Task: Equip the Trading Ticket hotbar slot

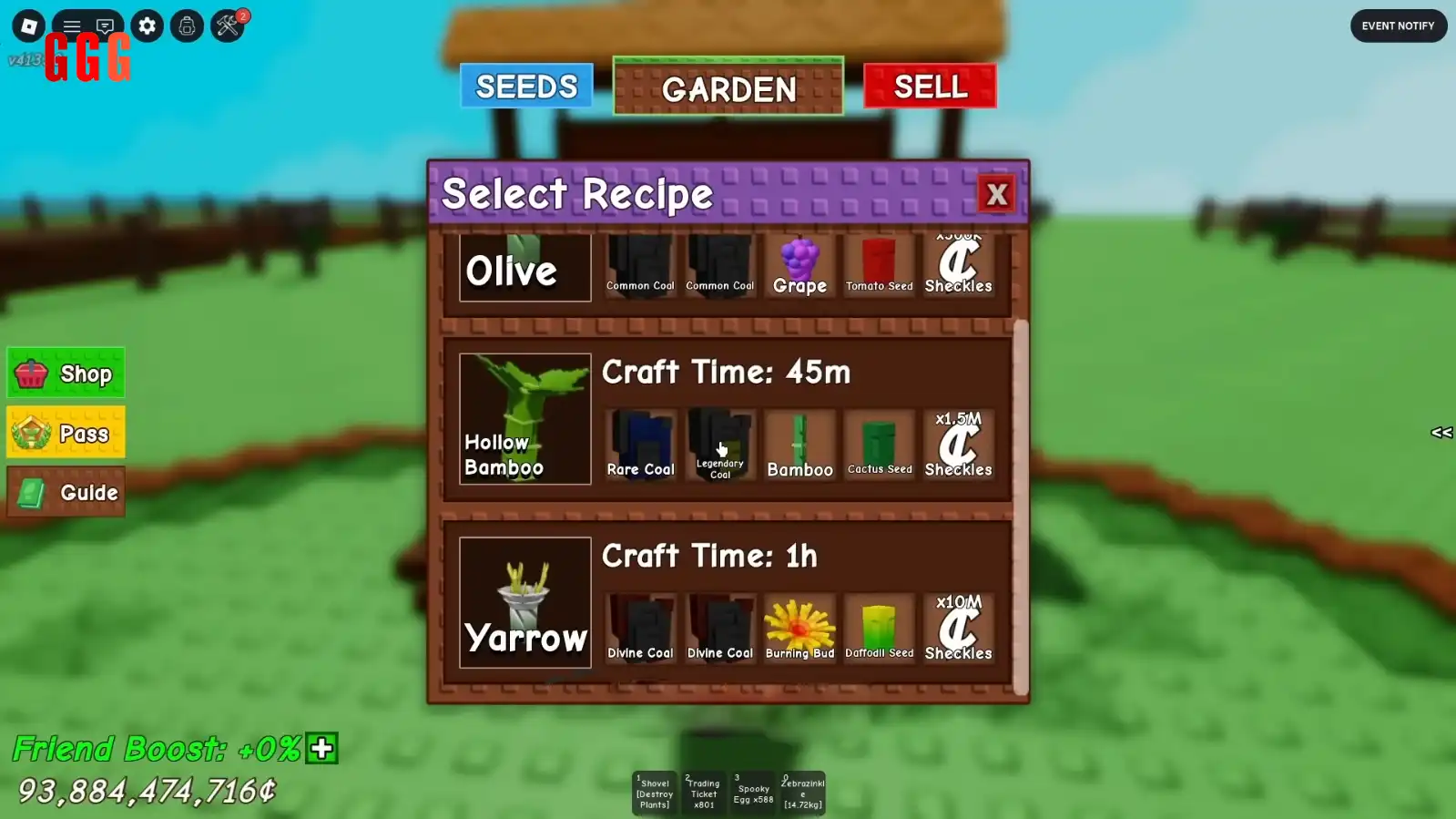Action: click(703, 793)
